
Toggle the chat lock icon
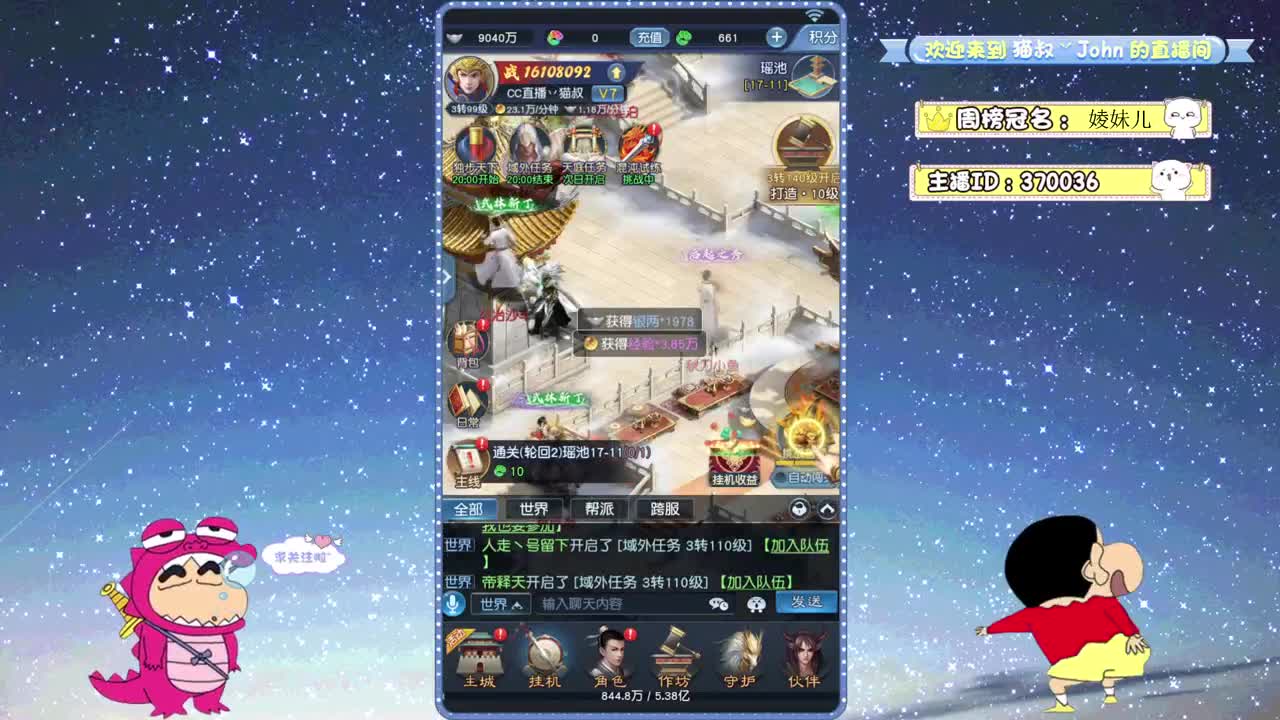pyautogui.click(x=799, y=507)
